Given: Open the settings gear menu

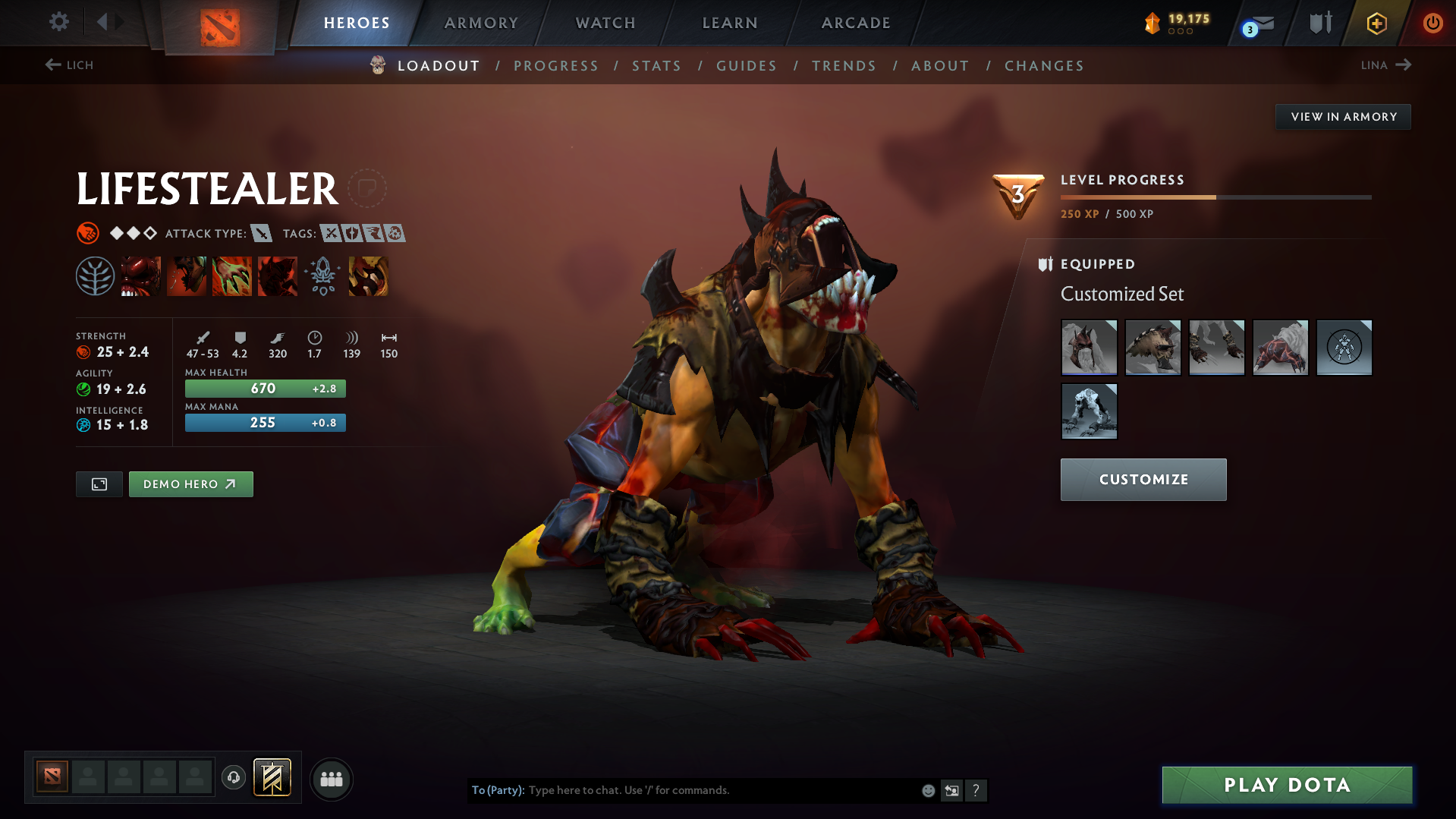Looking at the screenshot, I should pyautogui.click(x=59, y=22).
